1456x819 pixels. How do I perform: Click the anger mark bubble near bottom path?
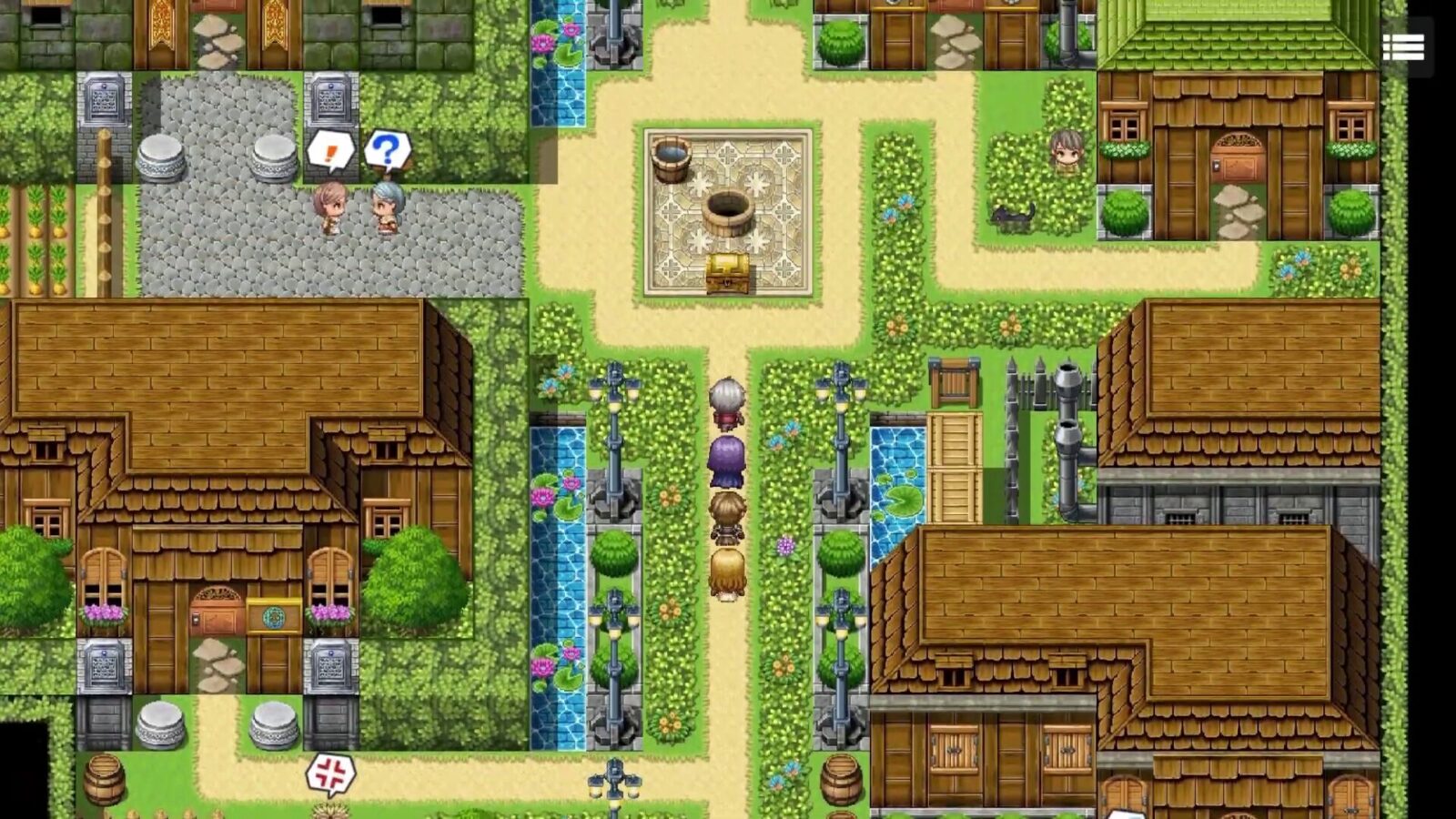pyautogui.click(x=332, y=772)
